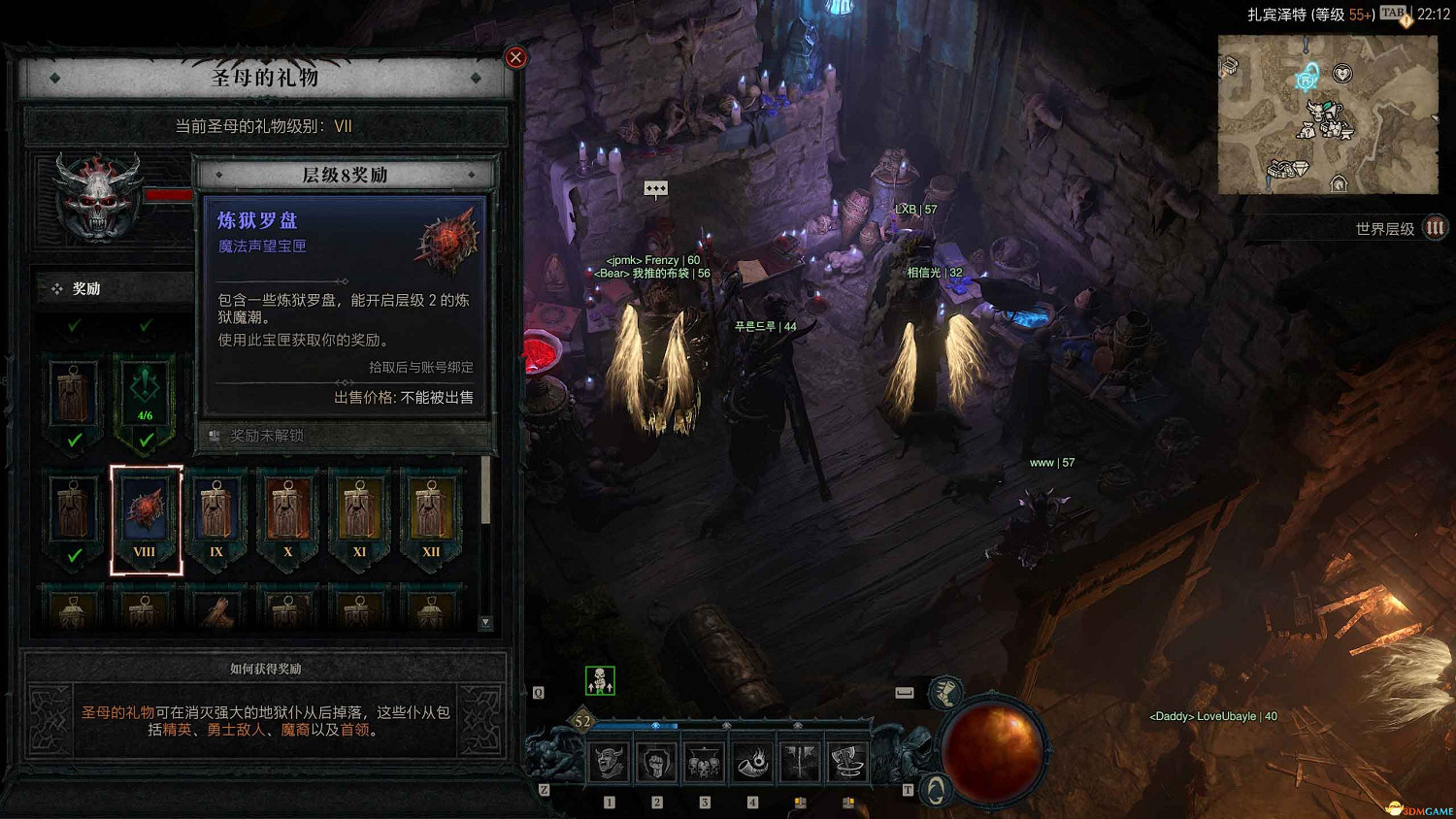The image size is (1456, 819).
Task: Select the shout skill in slot 1
Action: pyautogui.click(x=609, y=763)
